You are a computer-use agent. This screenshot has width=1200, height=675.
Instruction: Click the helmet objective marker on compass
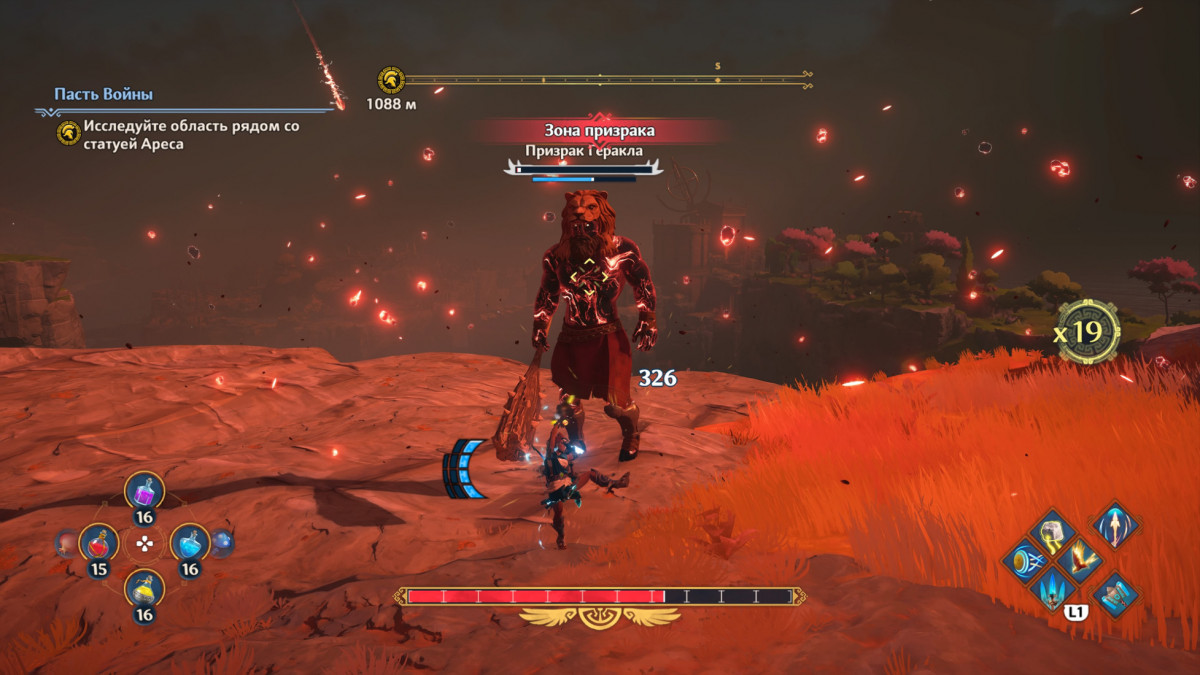[x=390, y=79]
